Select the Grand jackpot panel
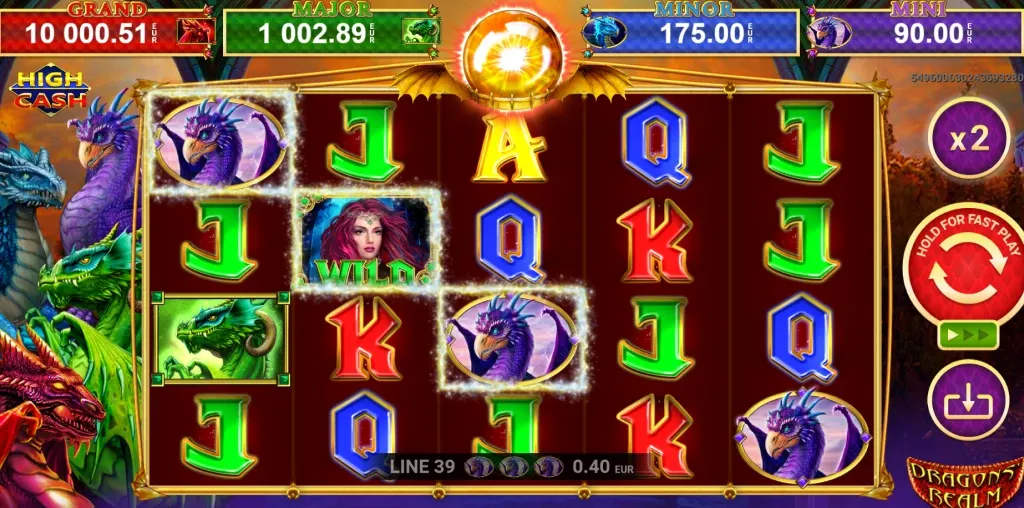 (x=109, y=32)
